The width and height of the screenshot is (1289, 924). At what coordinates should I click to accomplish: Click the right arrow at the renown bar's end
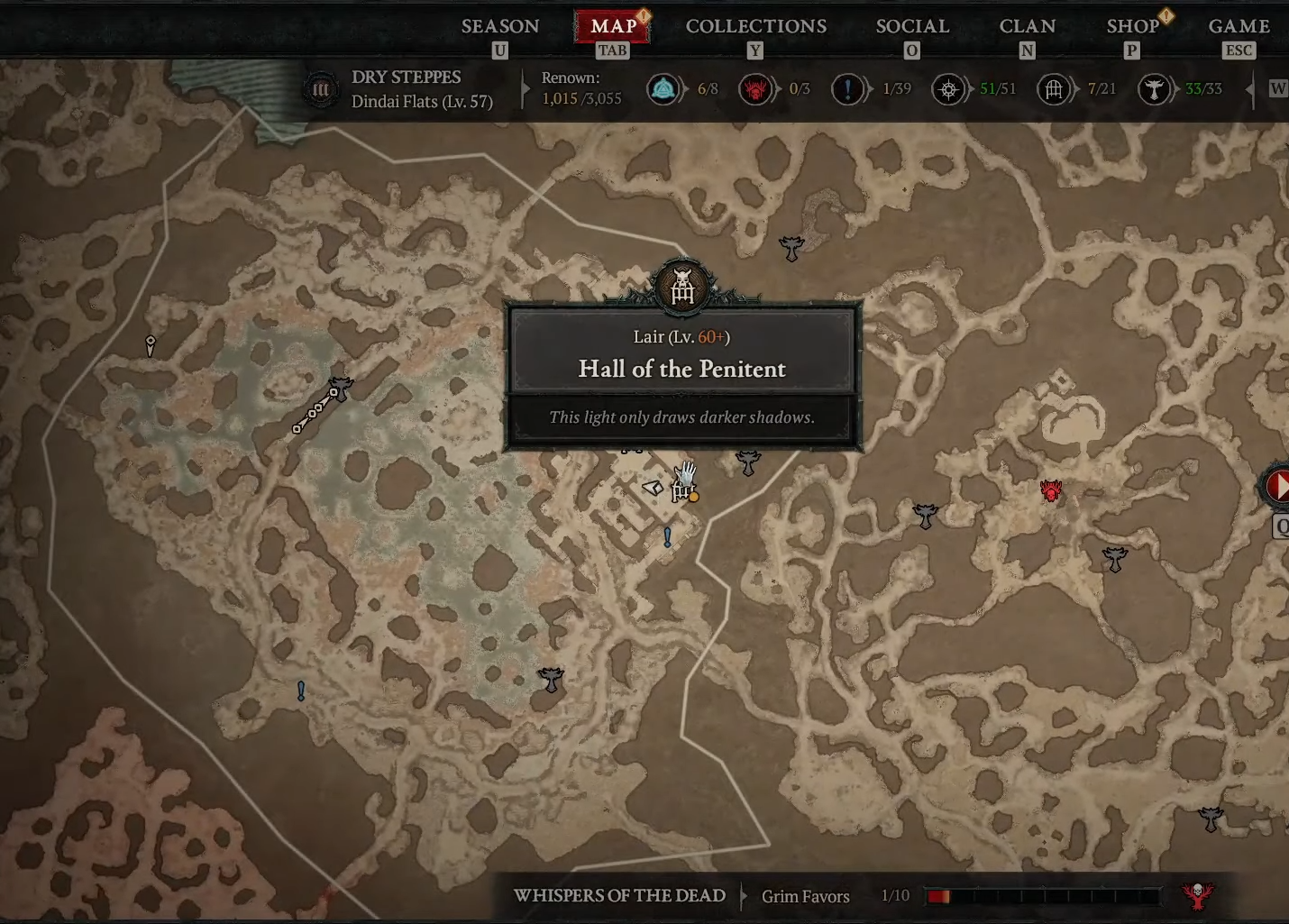pos(1248,89)
